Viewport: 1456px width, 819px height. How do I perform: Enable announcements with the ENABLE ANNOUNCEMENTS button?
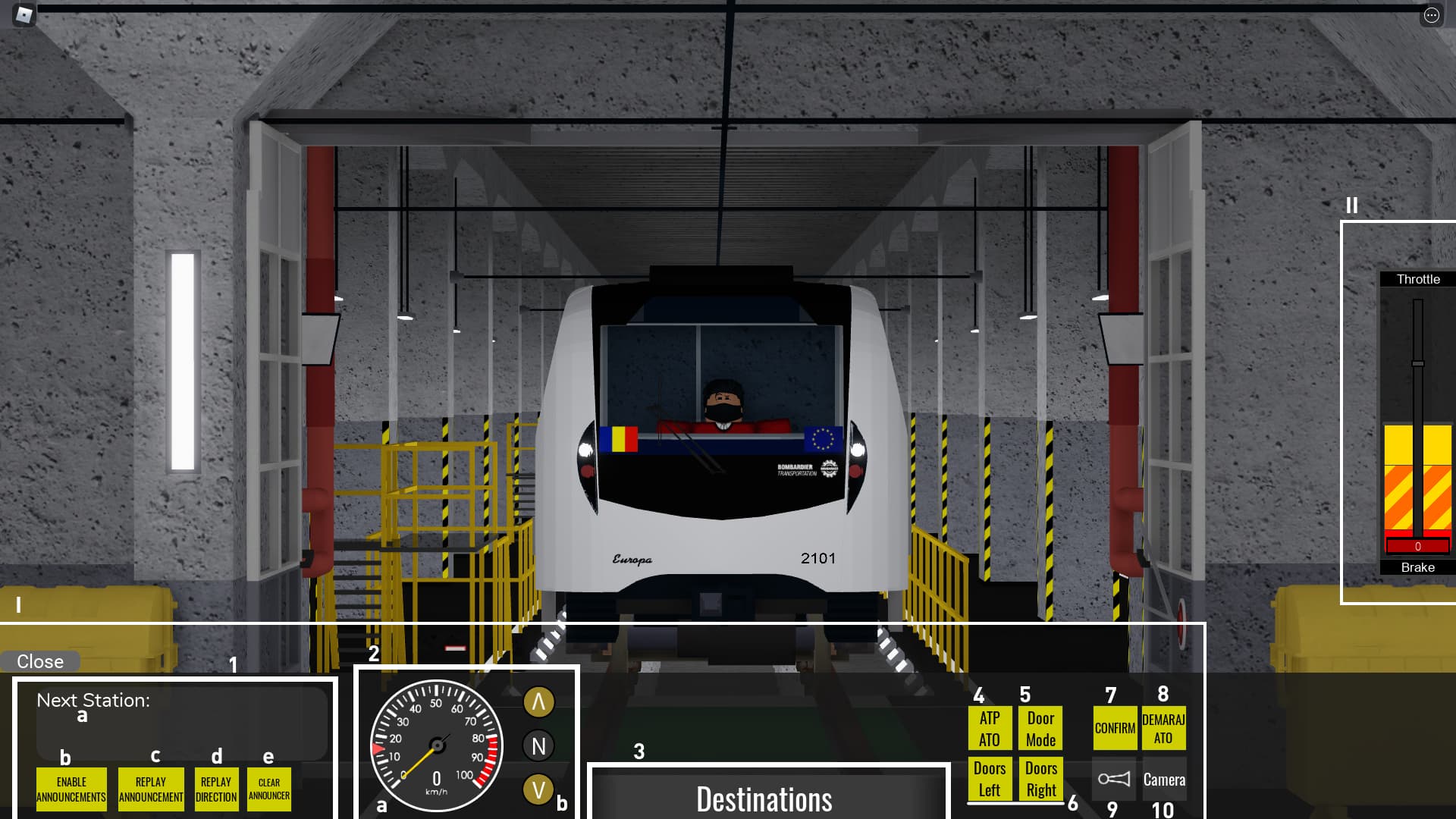[72, 789]
